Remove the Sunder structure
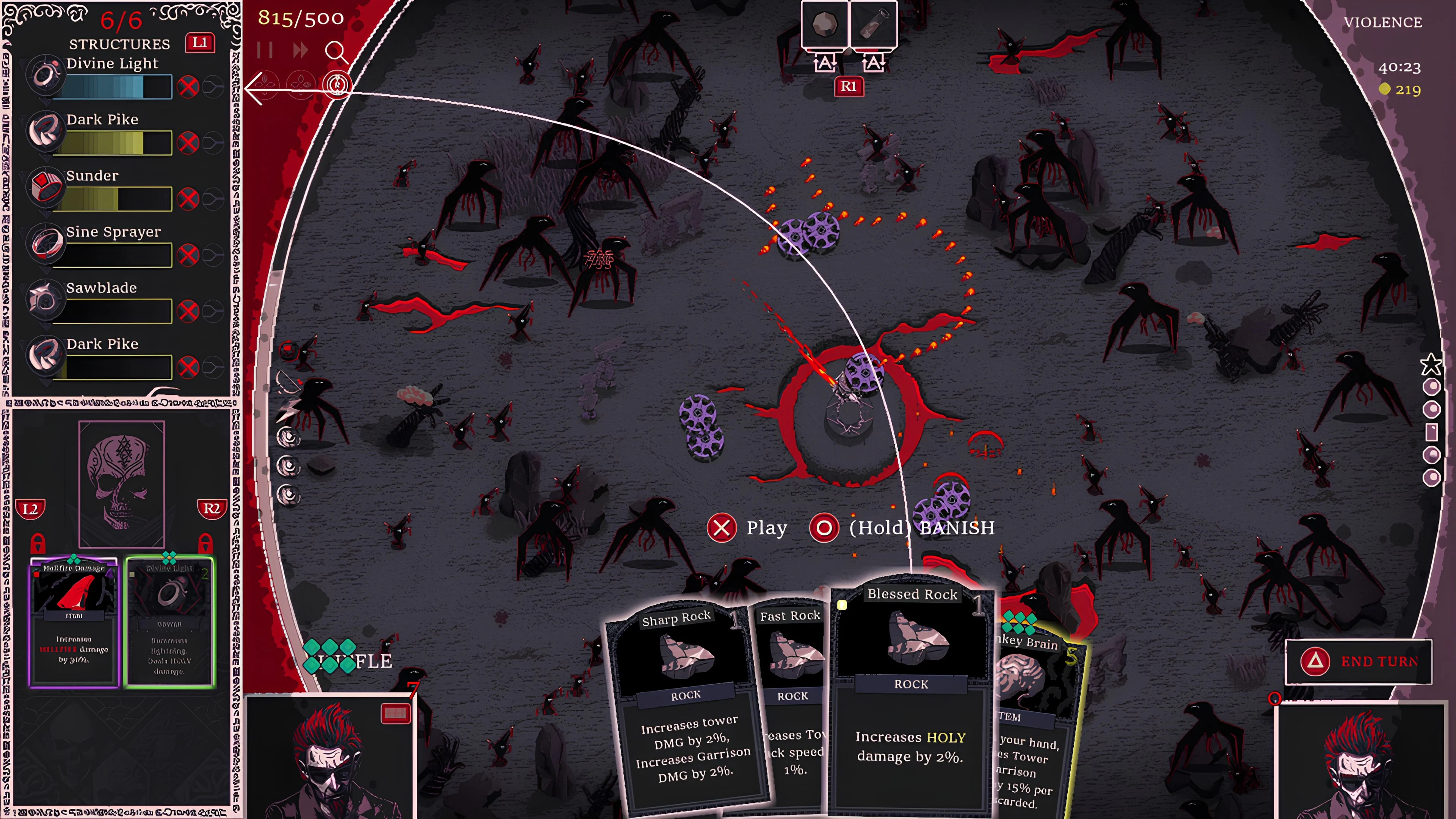 [188, 199]
